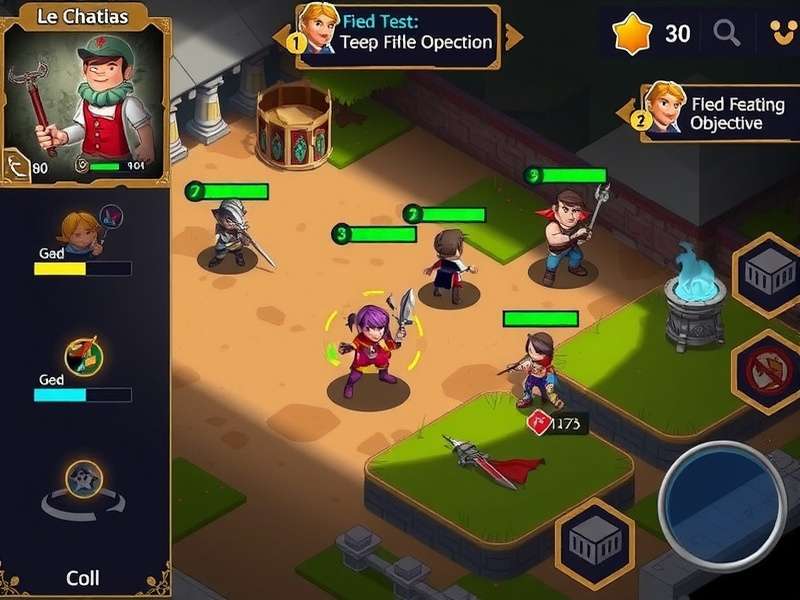Select the blond Gad character icon
Viewport: 800px width, 600px height.
79,229
